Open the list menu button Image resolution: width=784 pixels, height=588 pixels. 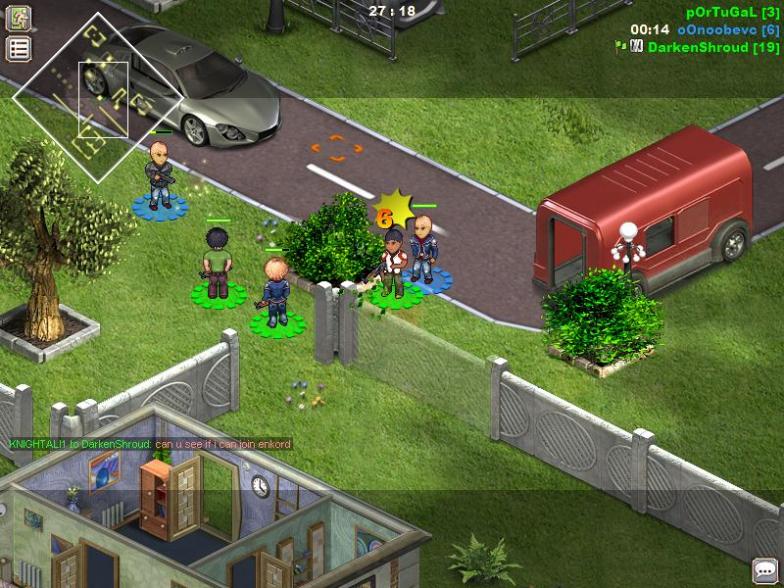click(19, 49)
